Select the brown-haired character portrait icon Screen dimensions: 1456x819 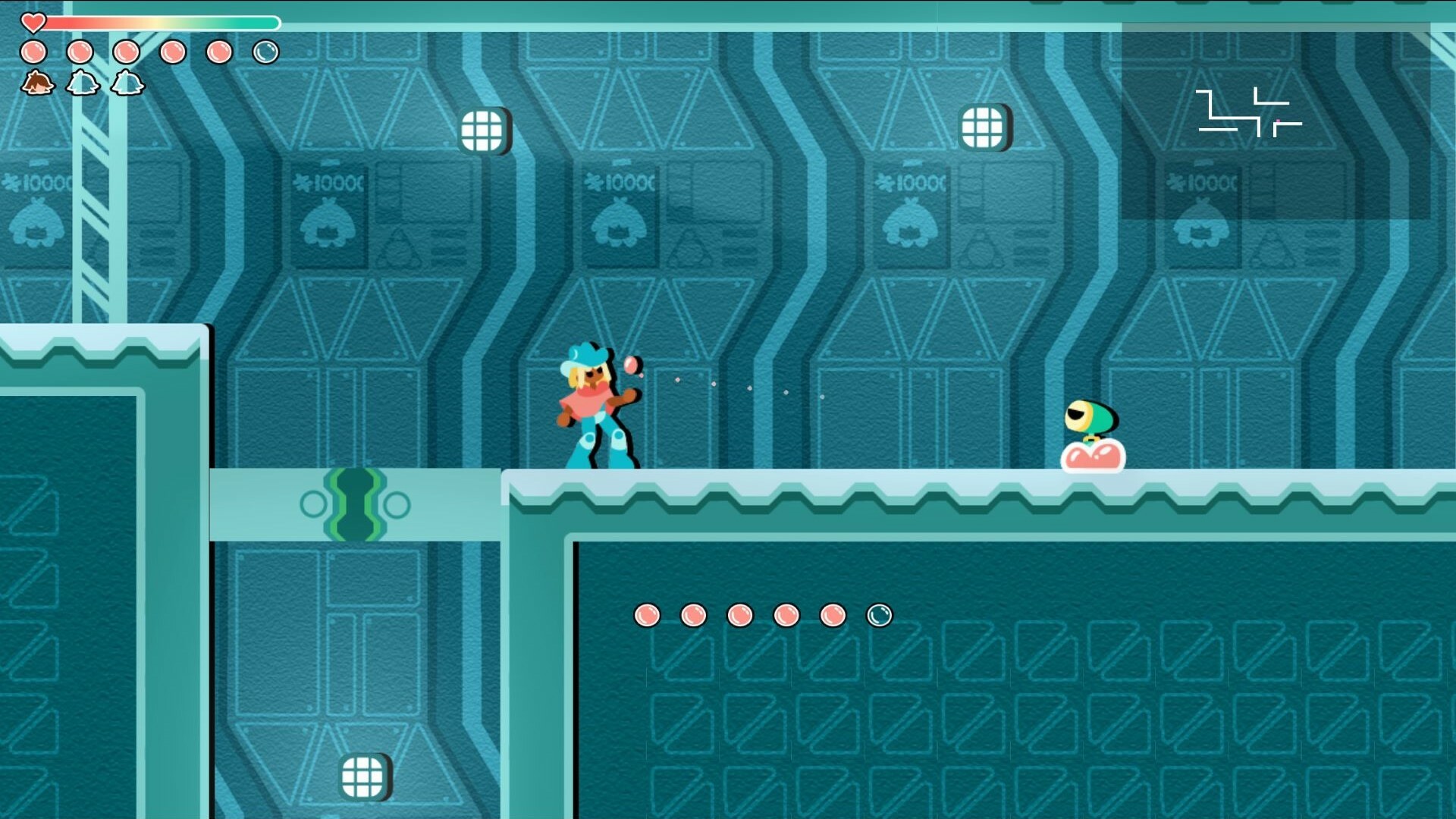[37, 83]
